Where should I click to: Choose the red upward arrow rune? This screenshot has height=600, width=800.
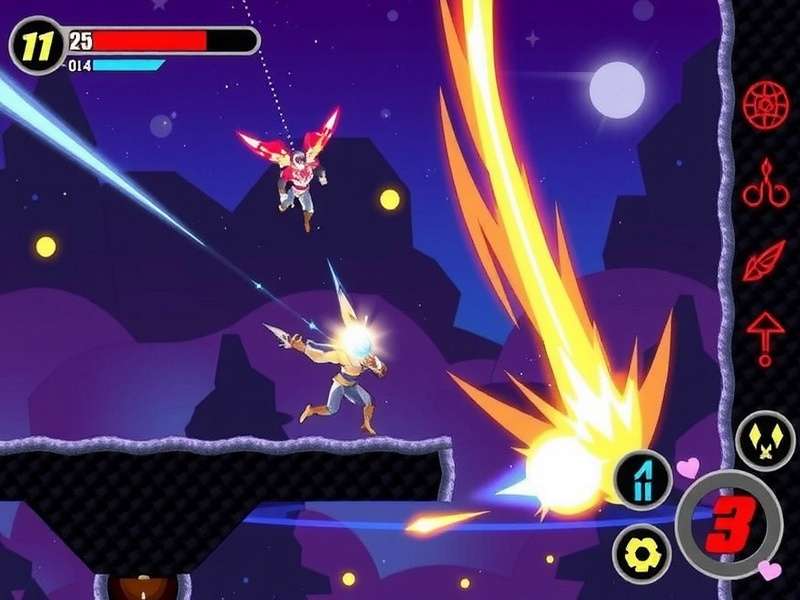765,337
